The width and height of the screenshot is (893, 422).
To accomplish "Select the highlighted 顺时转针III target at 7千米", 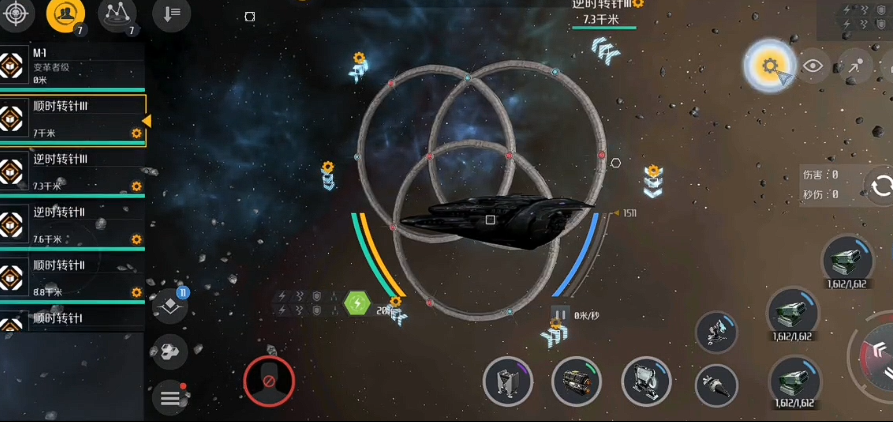I will (70, 119).
